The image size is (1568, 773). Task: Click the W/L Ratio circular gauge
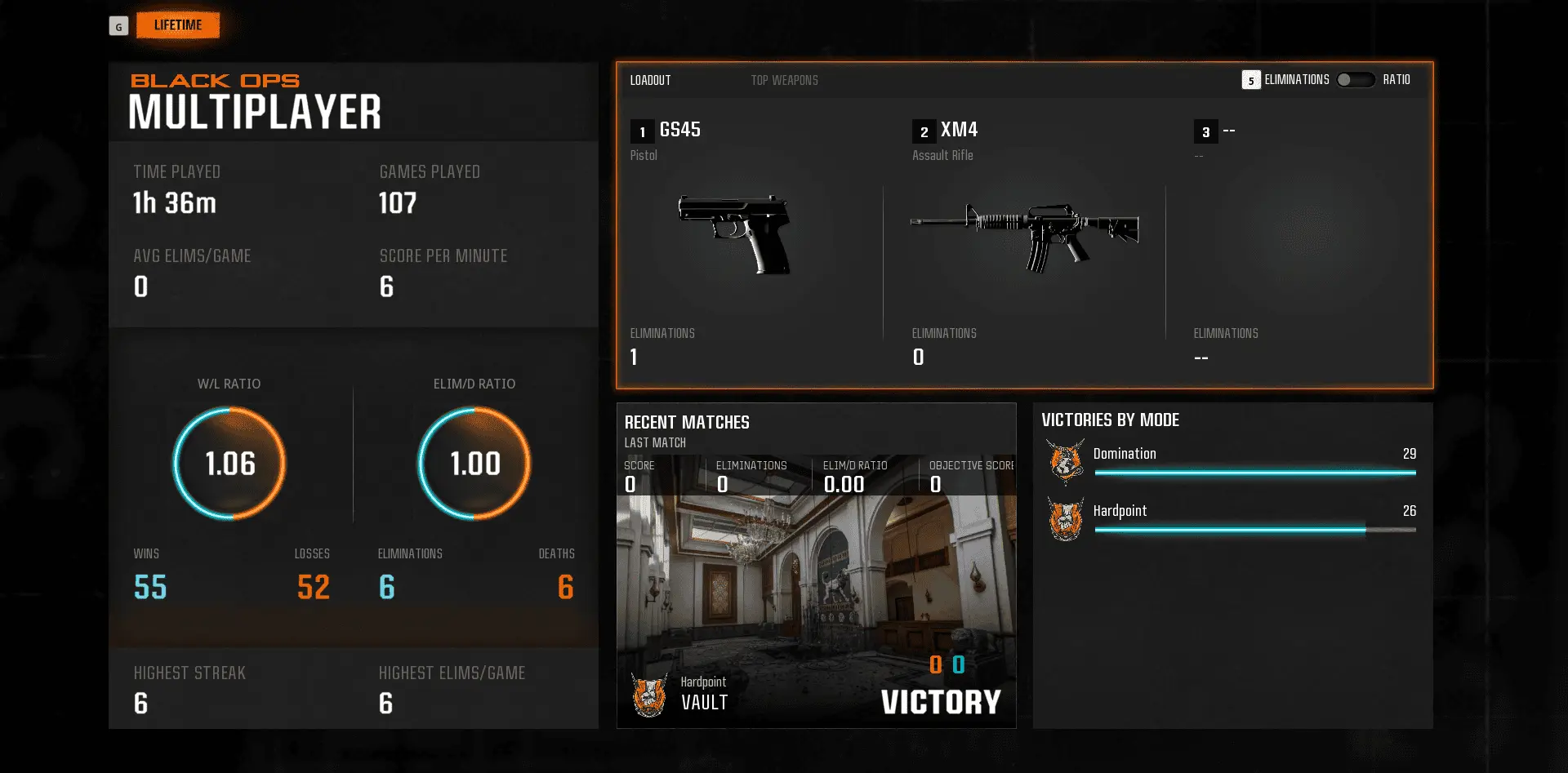click(x=229, y=463)
